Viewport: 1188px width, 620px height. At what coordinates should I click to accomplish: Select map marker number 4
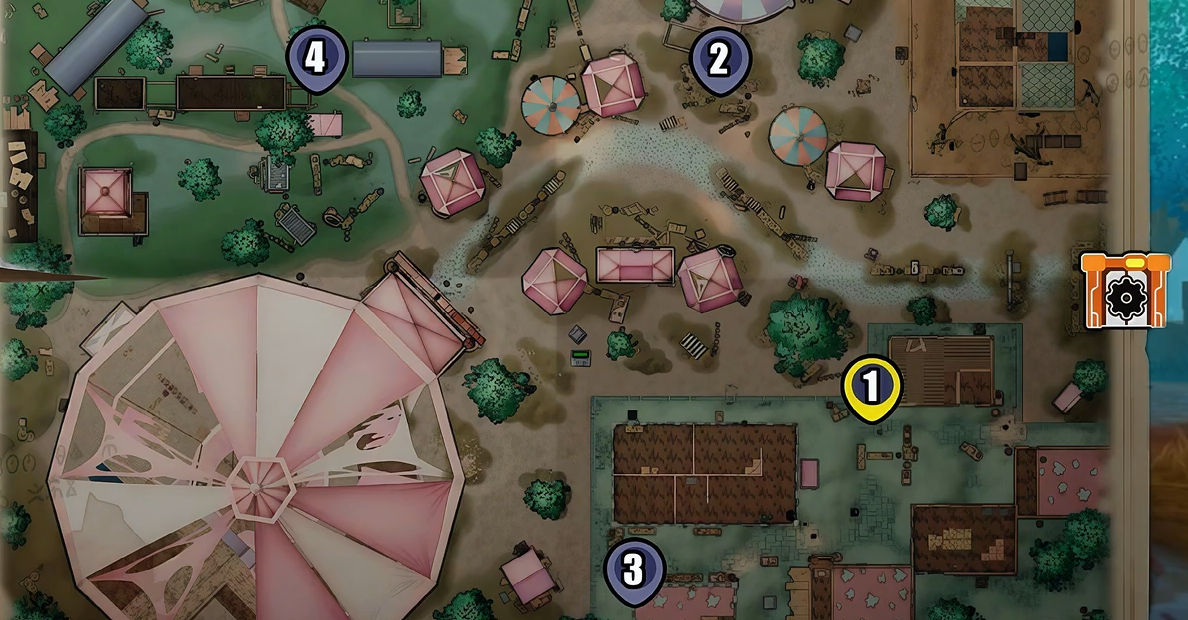pyautogui.click(x=316, y=58)
